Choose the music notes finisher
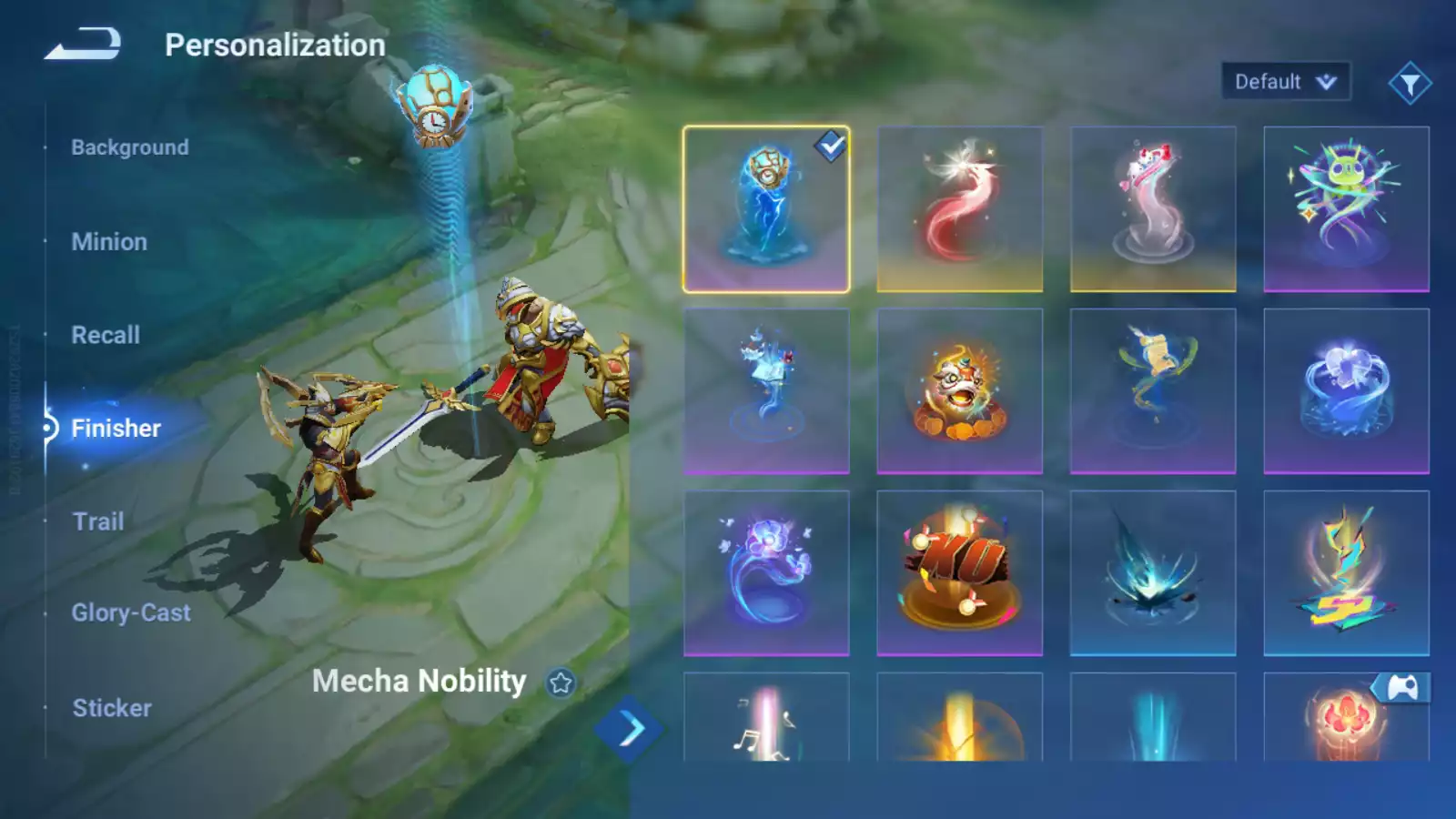The height and width of the screenshot is (819, 1456). pyautogui.click(x=766, y=719)
